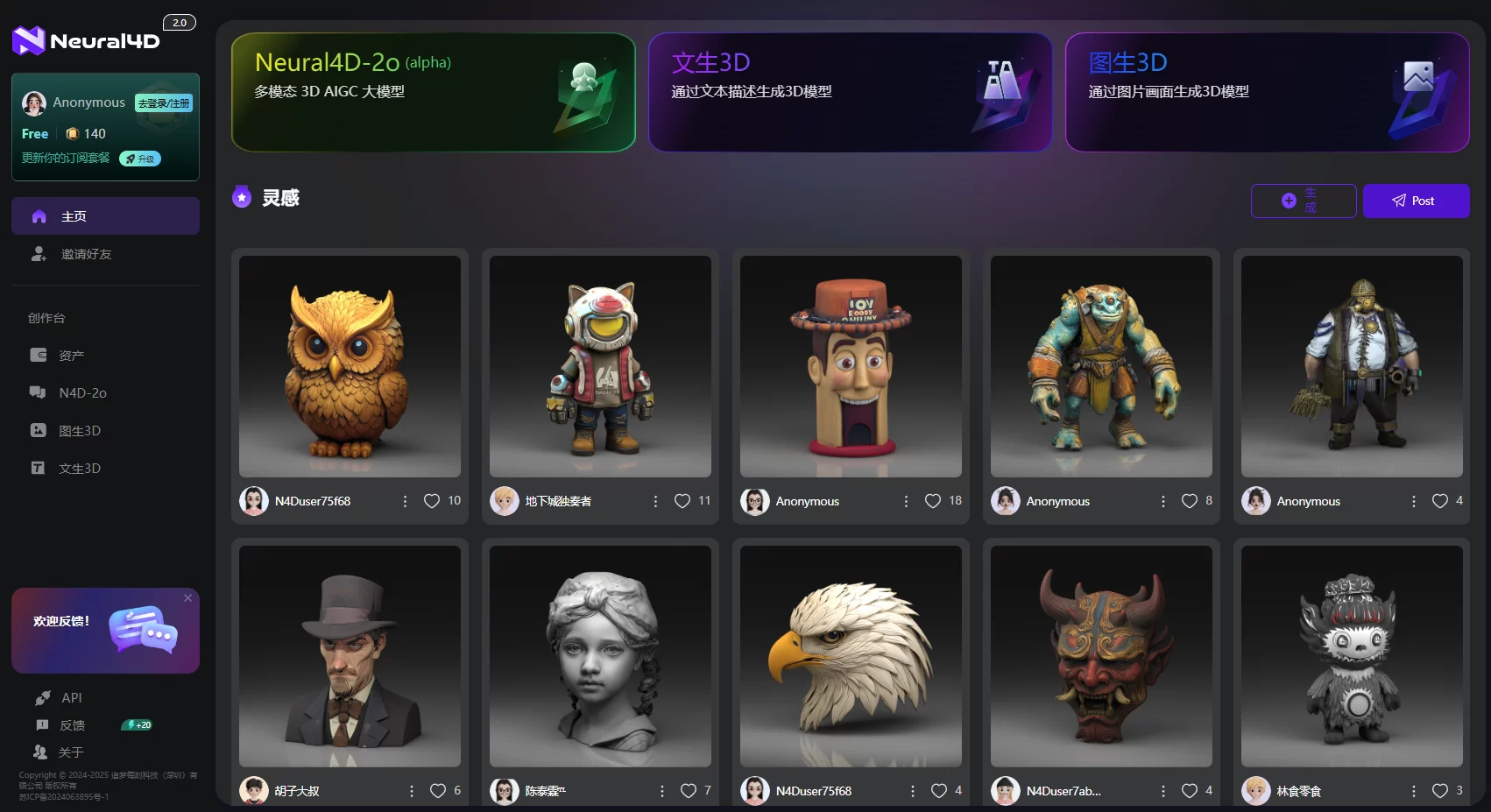
Task: Click the 升级 upgrade button
Action: click(x=140, y=159)
